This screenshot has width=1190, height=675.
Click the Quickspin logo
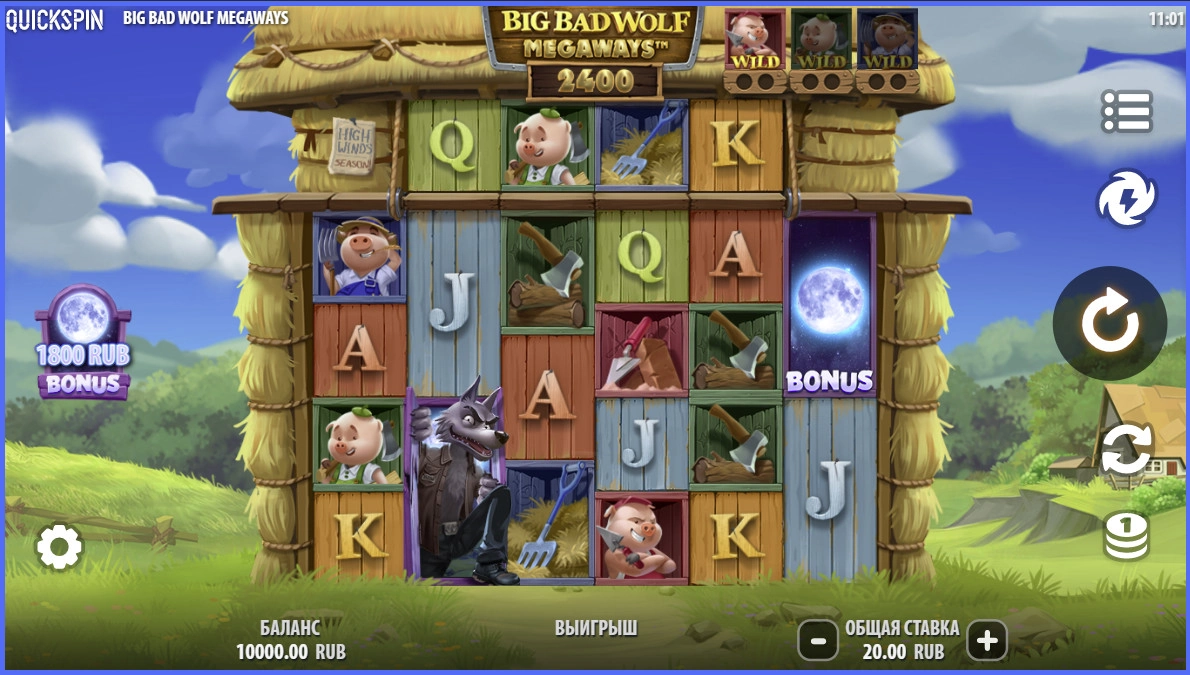[55, 19]
